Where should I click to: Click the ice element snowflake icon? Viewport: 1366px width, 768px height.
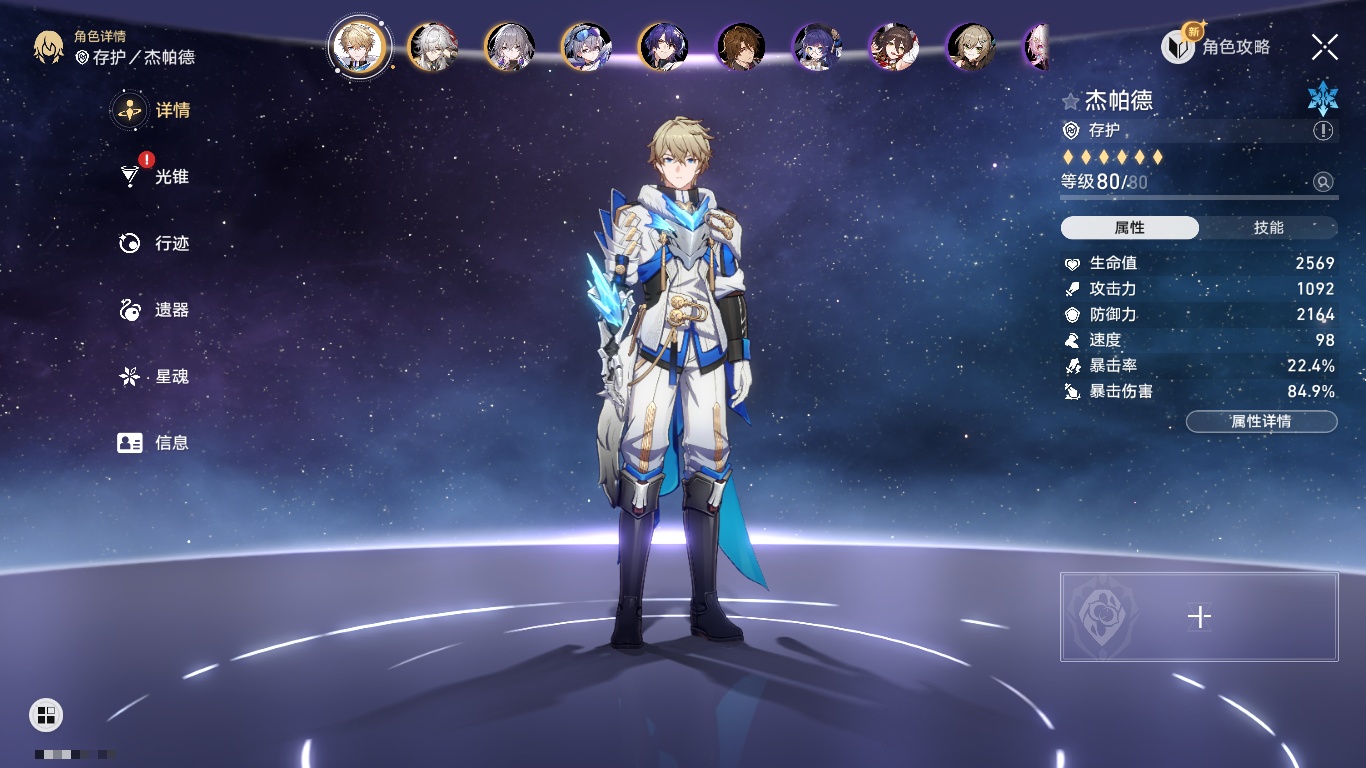tap(1322, 99)
